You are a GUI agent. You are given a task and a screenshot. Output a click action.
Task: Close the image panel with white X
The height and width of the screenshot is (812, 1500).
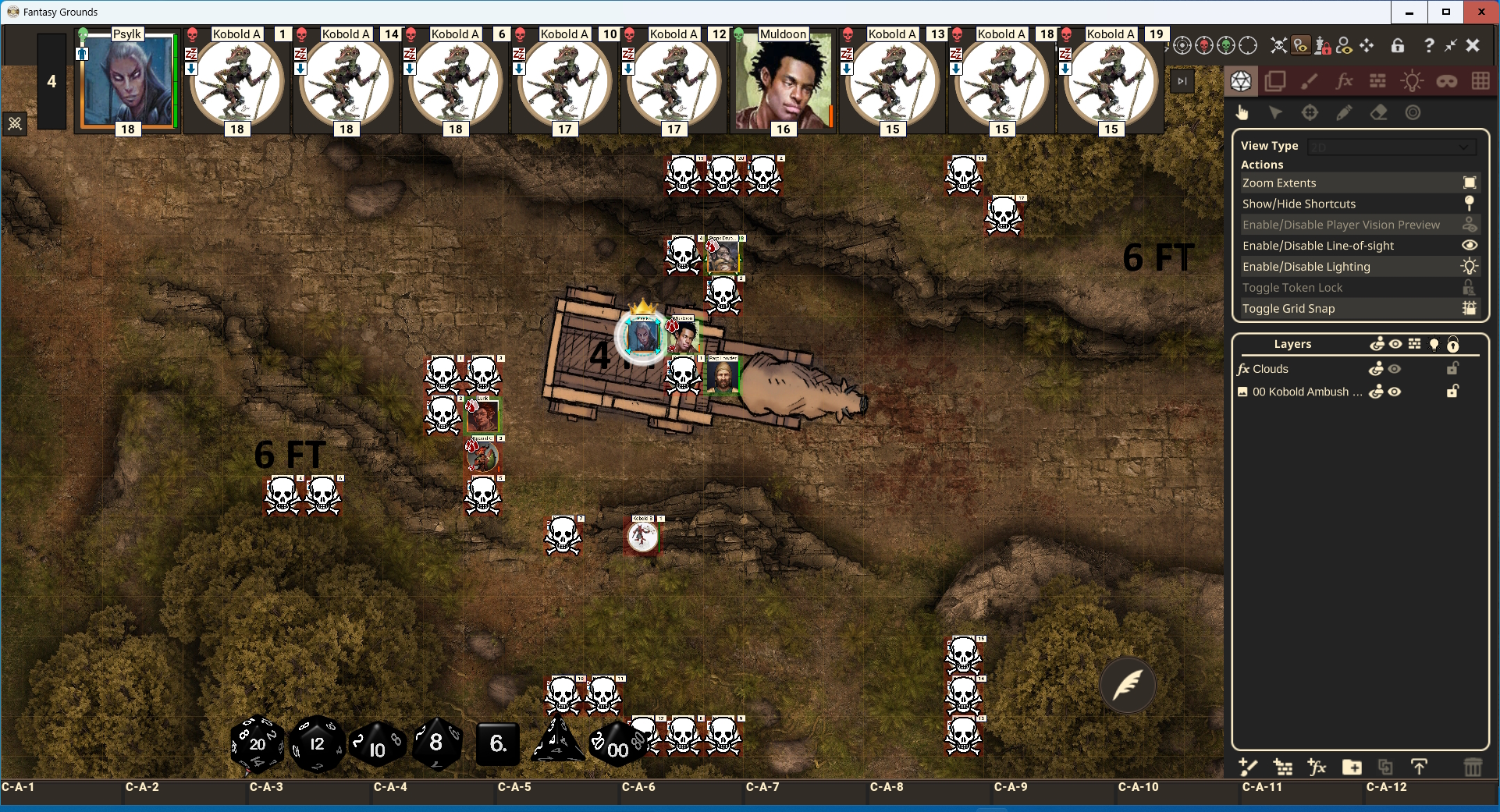tap(1473, 45)
